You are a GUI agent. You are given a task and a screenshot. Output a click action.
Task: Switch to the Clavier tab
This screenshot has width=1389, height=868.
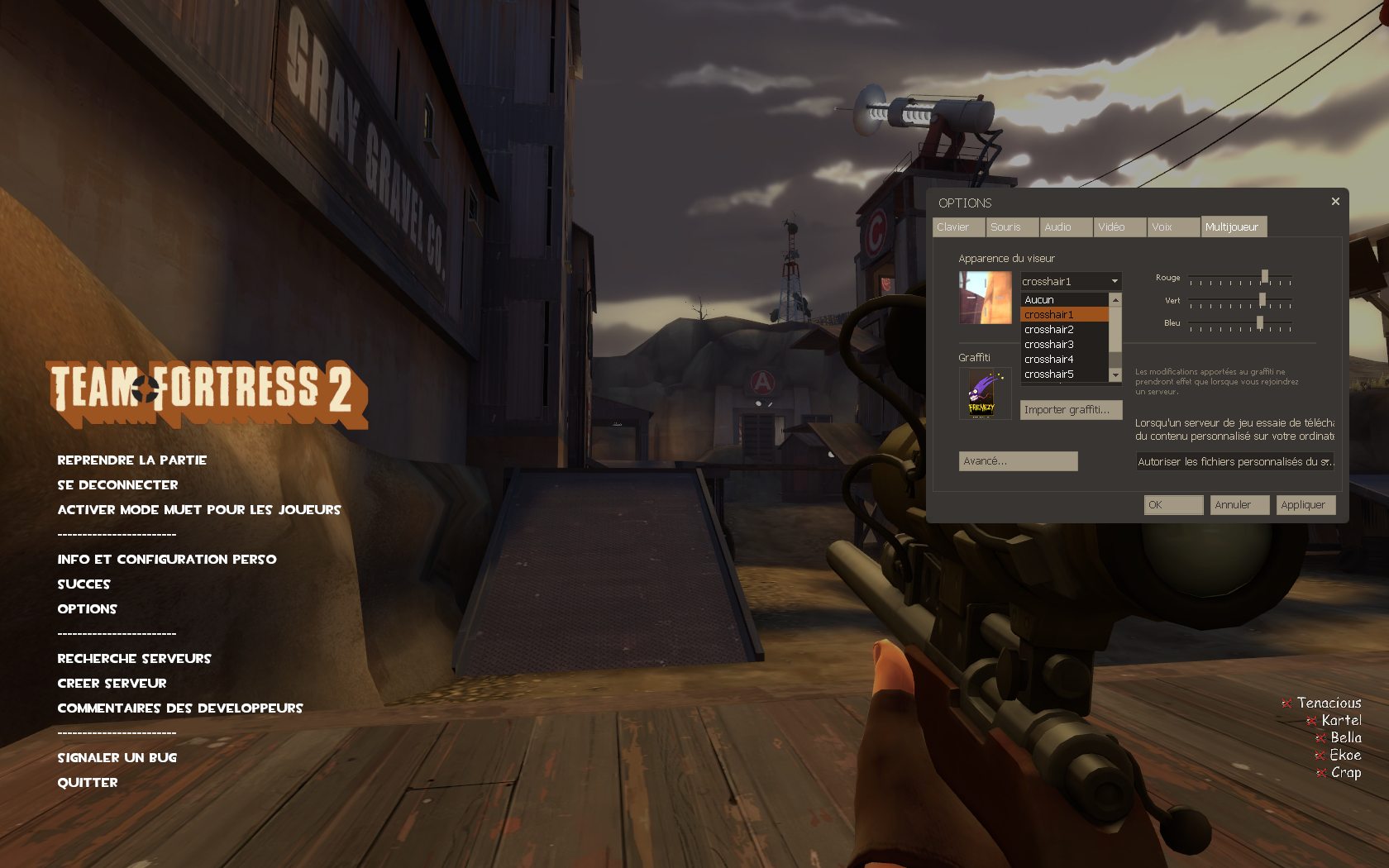click(957, 227)
